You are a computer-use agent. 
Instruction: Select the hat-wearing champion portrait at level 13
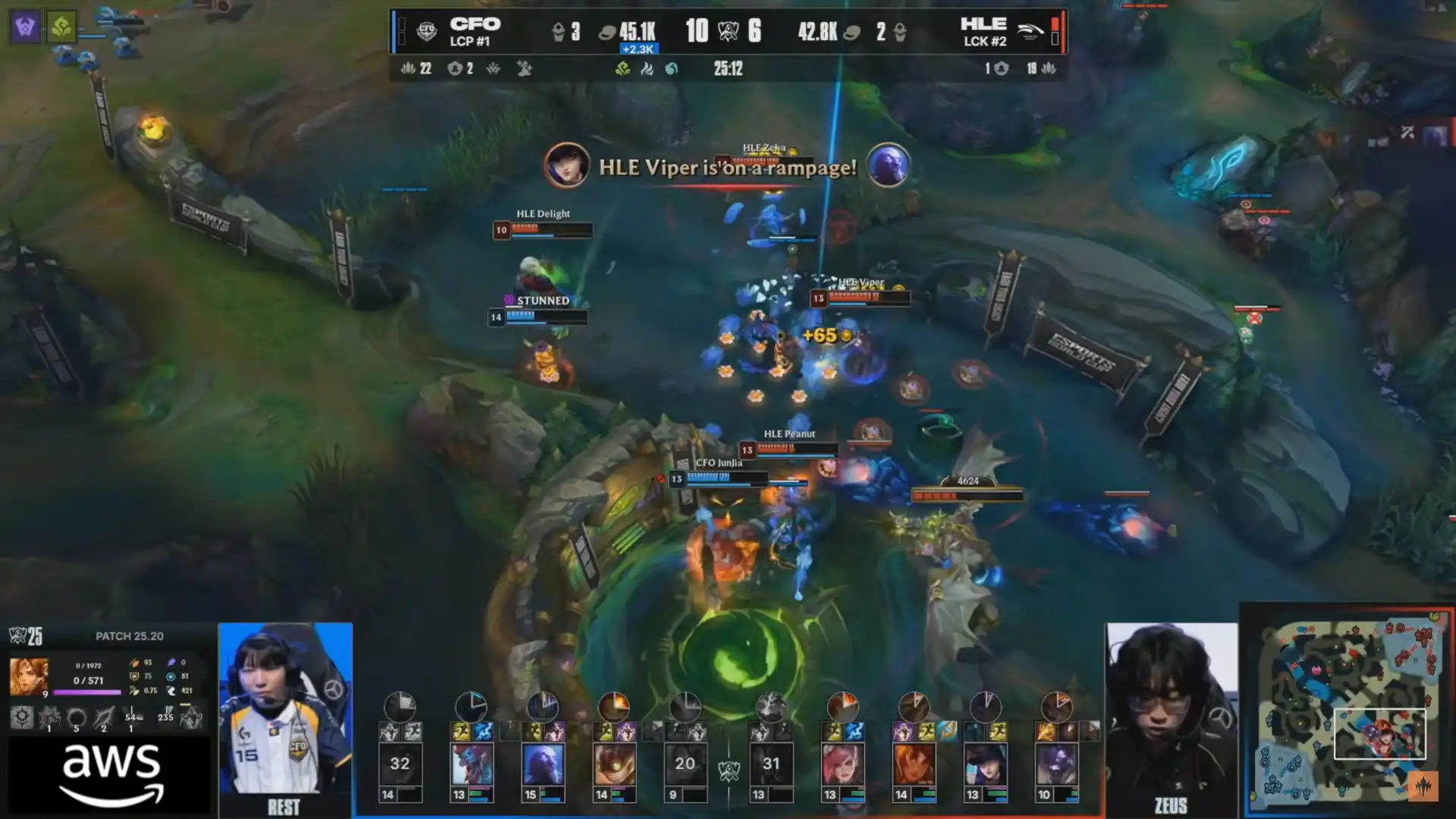click(985, 764)
